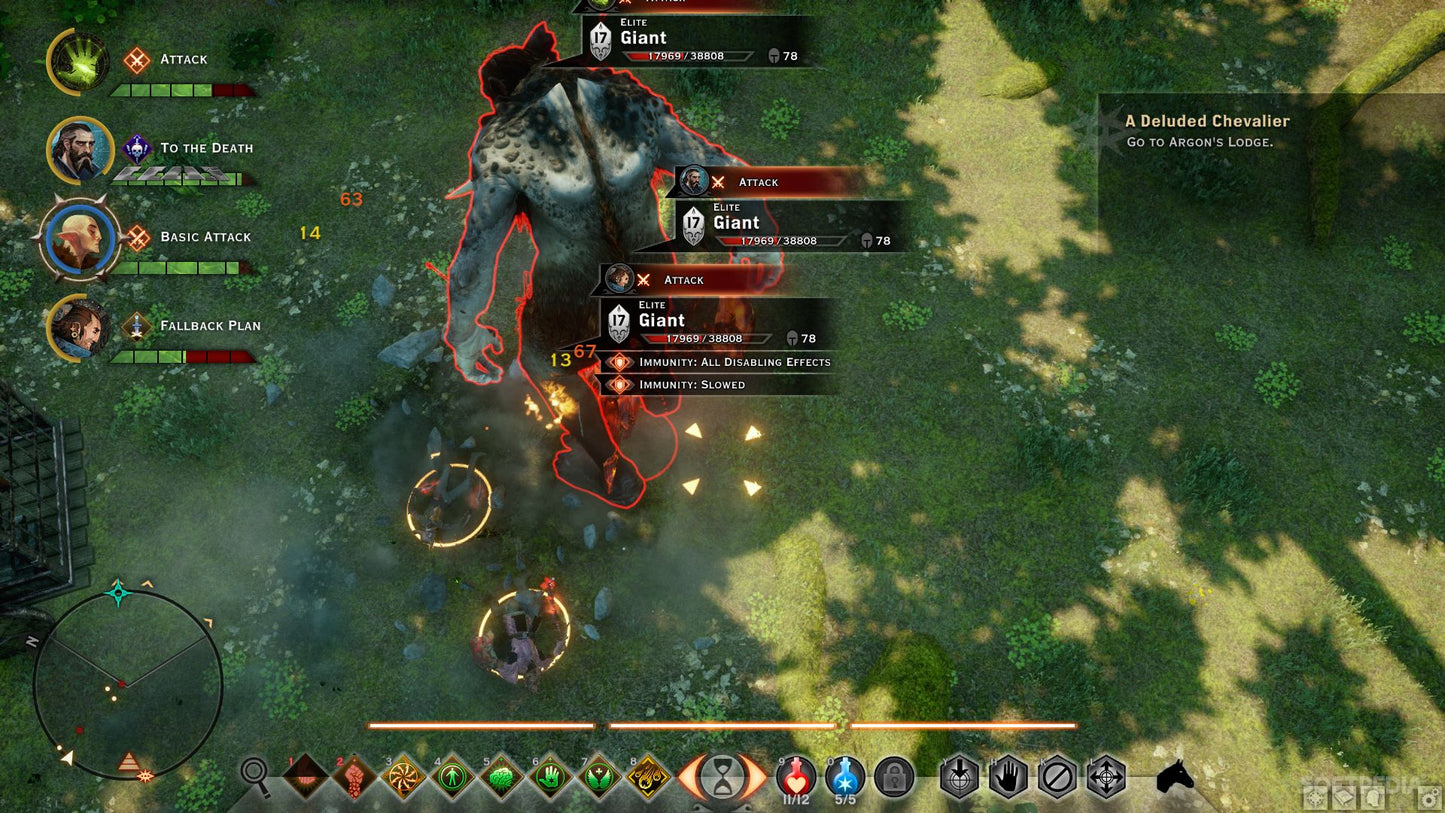Image resolution: width=1445 pixels, height=813 pixels.
Task: Open the circular minimap
Action: tap(127, 685)
